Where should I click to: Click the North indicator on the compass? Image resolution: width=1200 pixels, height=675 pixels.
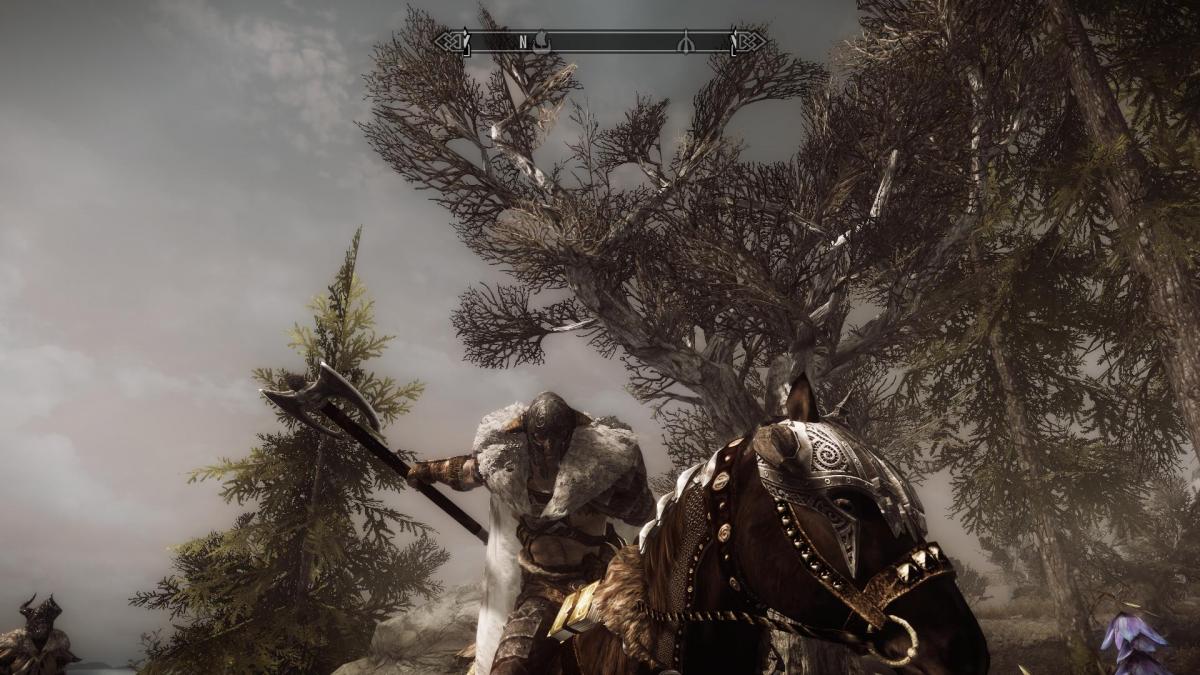[522, 42]
